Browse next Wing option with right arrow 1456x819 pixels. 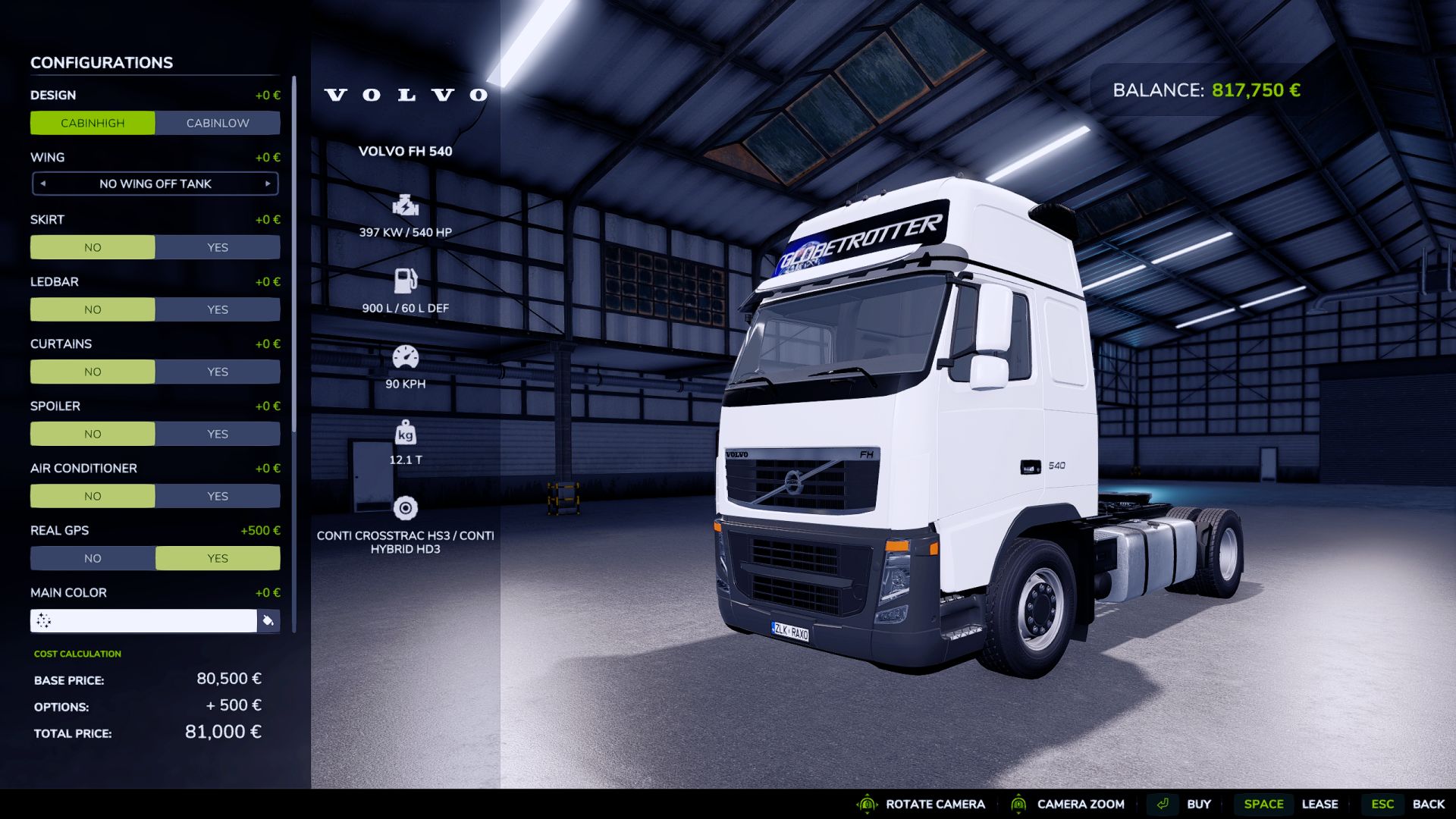click(268, 184)
